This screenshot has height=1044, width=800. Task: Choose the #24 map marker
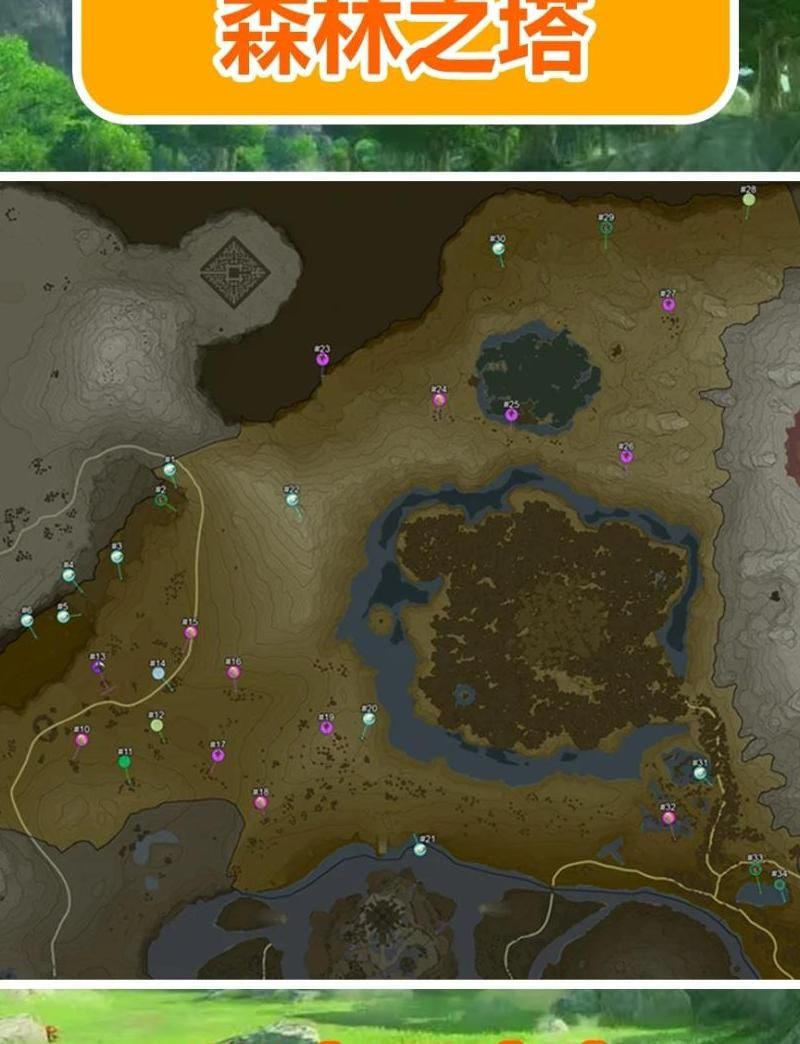pyautogui.click(x=439, y=399)
